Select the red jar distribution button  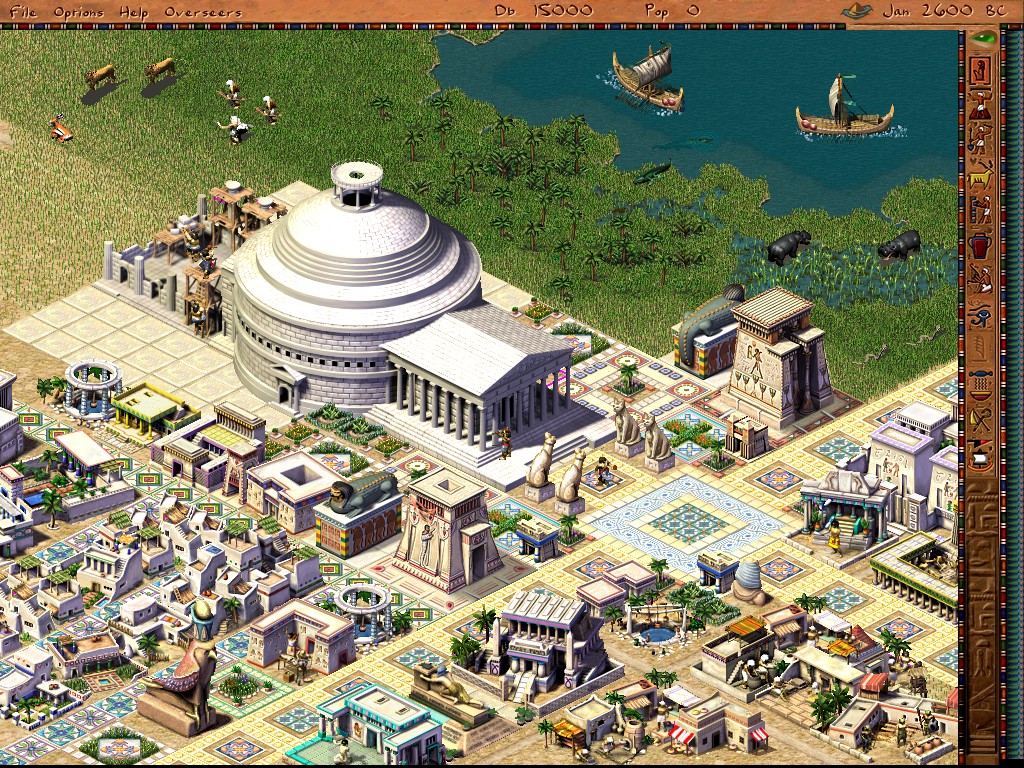pyautogui.click(x=982, y=246)
